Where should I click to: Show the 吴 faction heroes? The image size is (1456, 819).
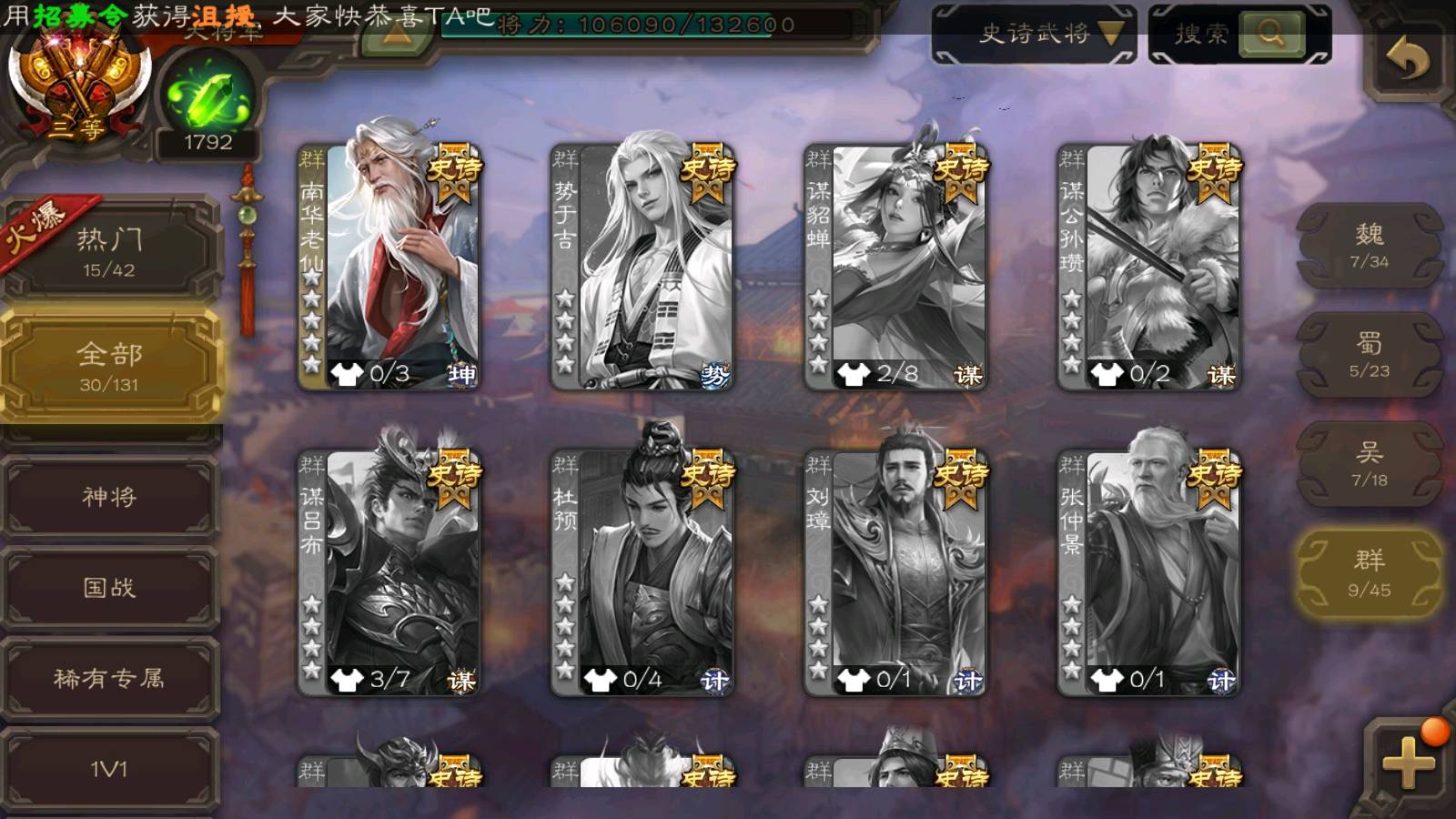[1370, 464]
